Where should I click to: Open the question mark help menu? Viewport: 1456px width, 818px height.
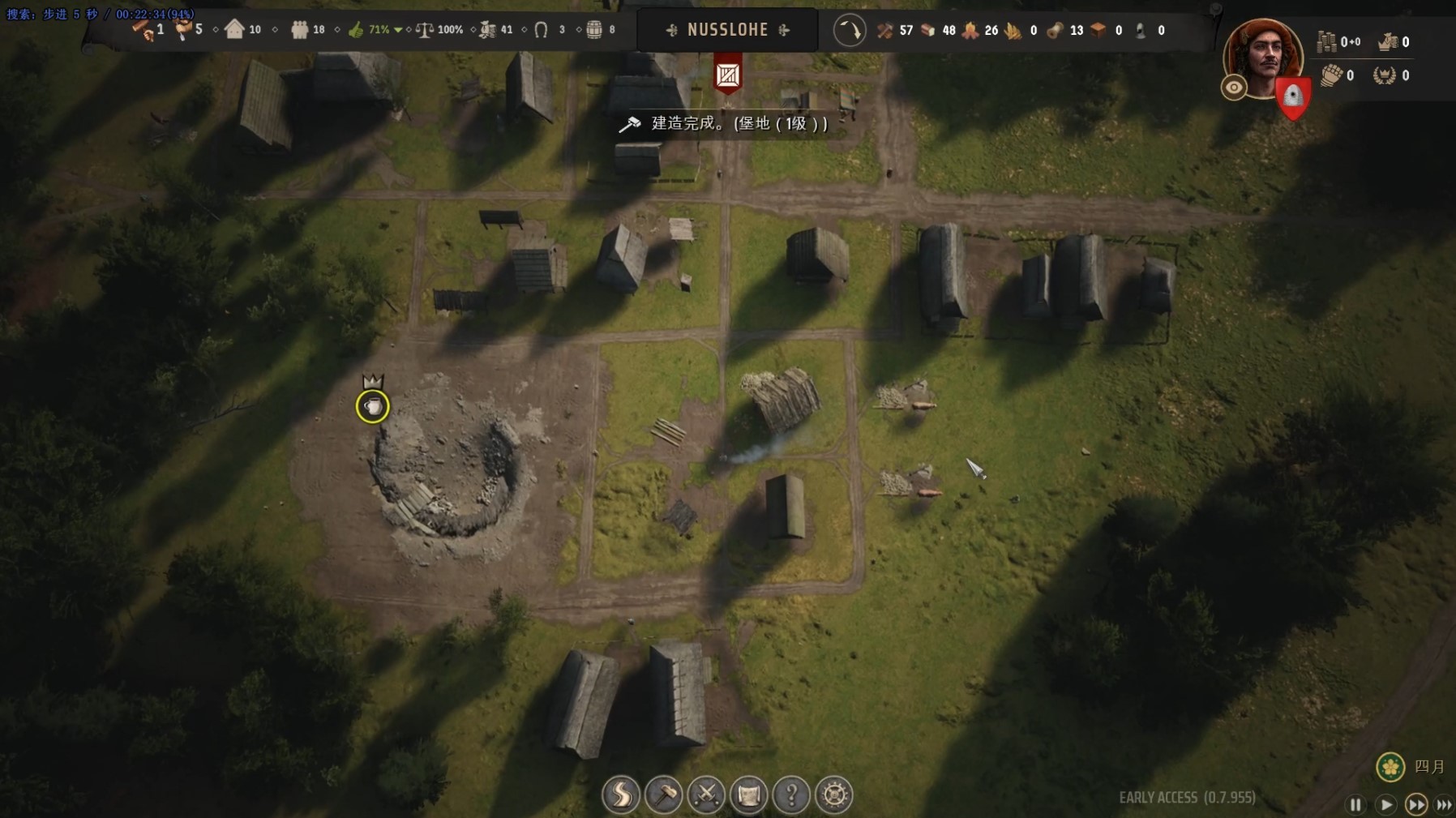point(791,794)
